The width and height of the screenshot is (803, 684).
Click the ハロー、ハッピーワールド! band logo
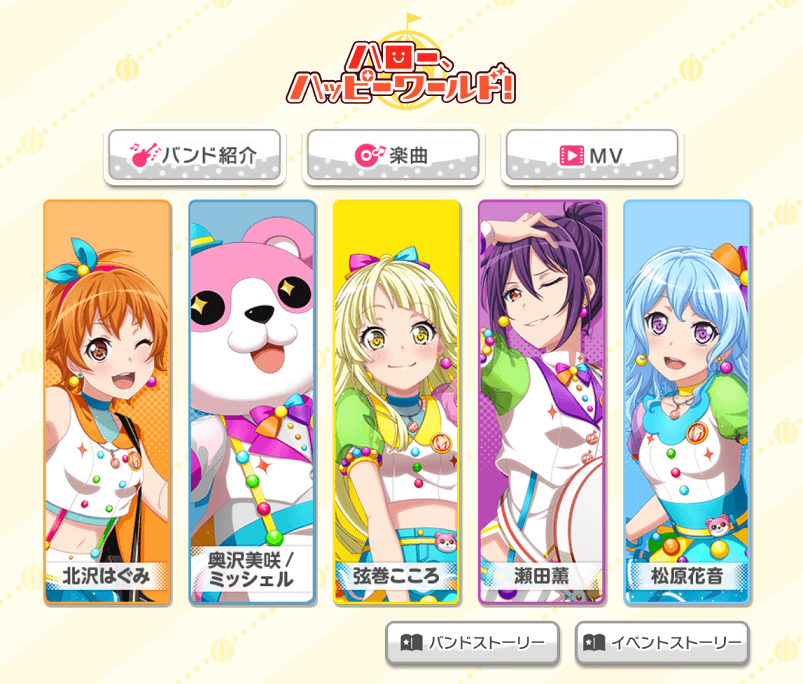tap(402, 70)
